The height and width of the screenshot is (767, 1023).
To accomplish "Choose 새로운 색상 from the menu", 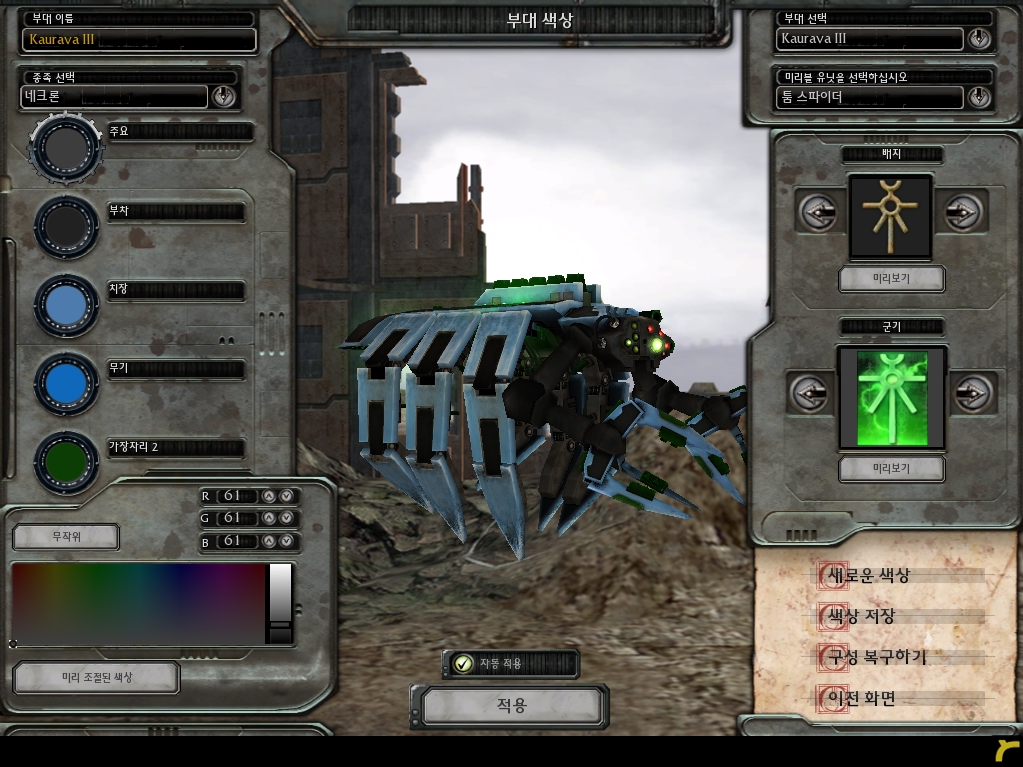I will click(x=866, y=576).
